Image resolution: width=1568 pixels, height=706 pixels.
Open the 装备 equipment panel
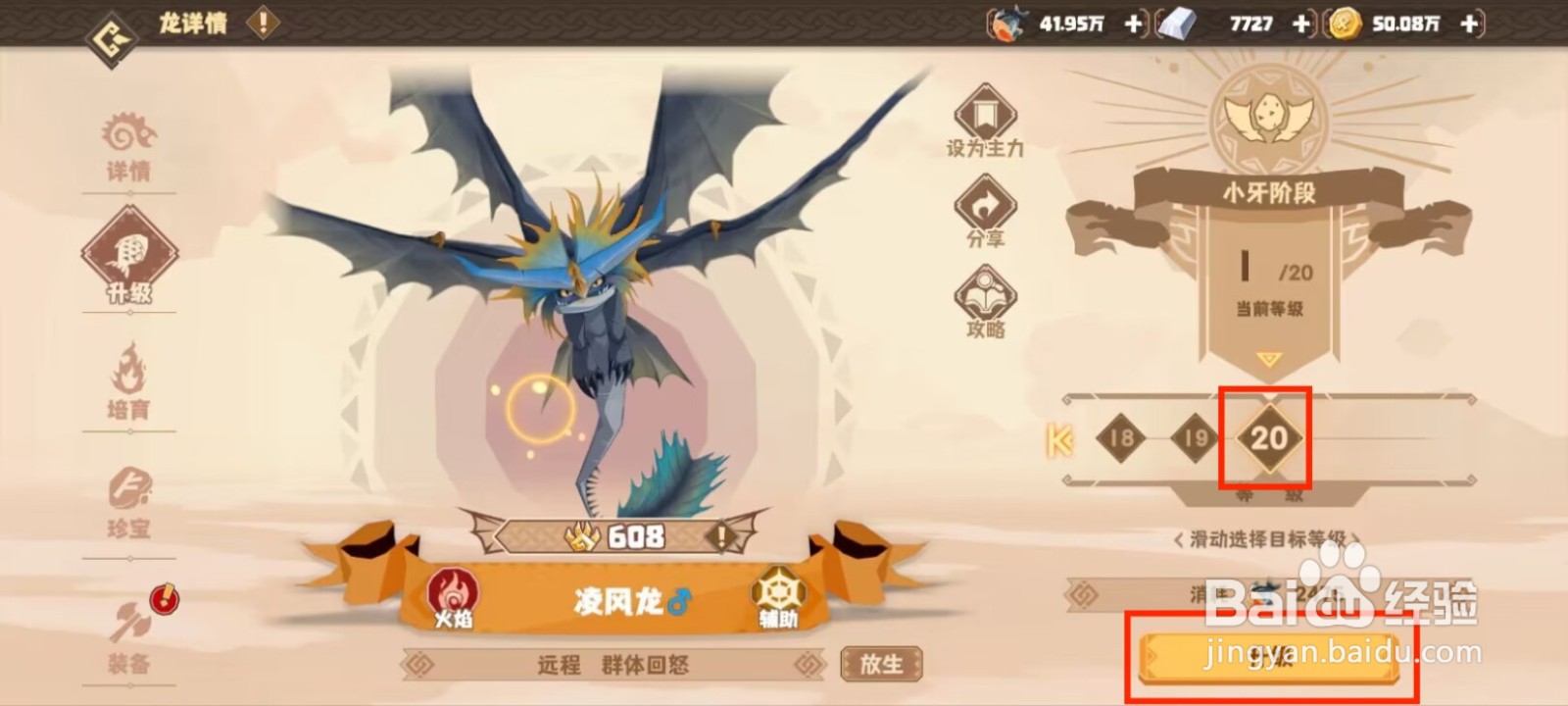tap(130, 637)
